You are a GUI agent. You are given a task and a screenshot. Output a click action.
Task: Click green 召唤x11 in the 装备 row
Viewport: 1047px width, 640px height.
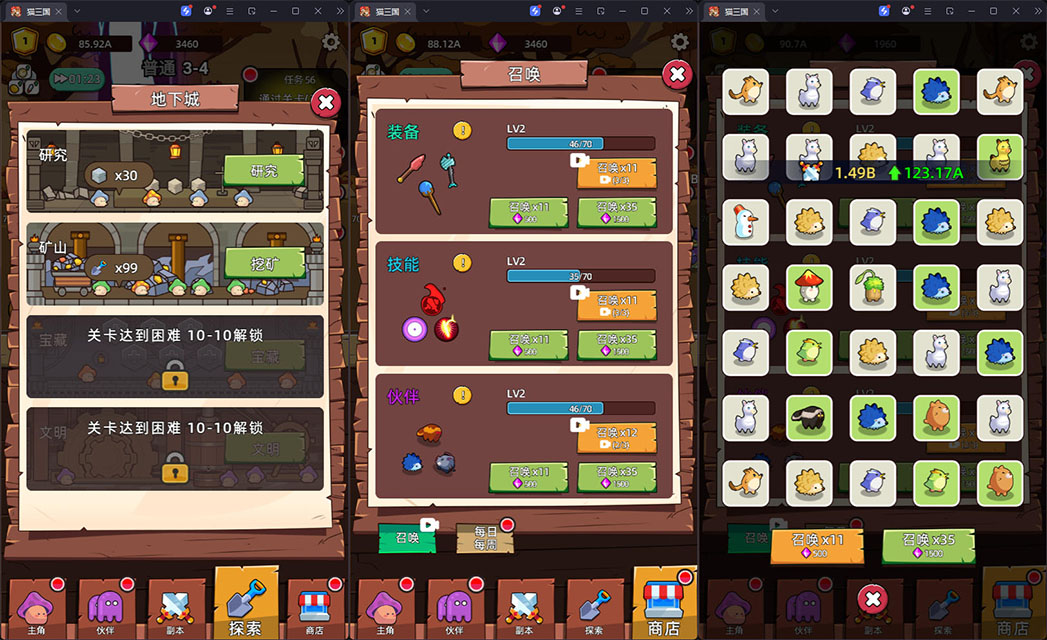pos(528,212)
